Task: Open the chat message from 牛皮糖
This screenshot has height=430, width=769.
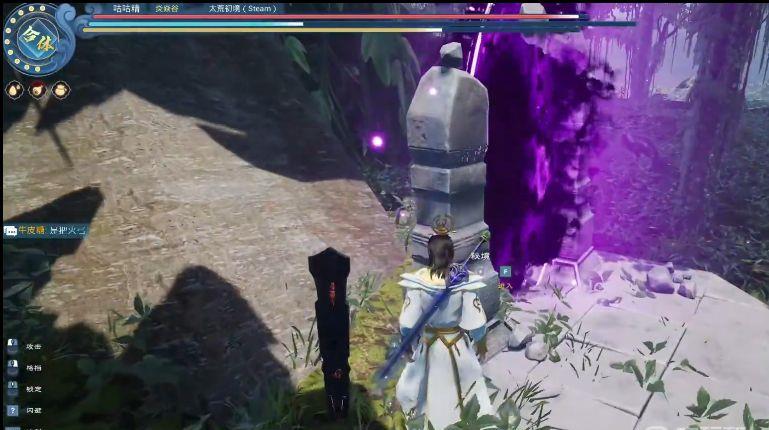Action: pos(47,230)
